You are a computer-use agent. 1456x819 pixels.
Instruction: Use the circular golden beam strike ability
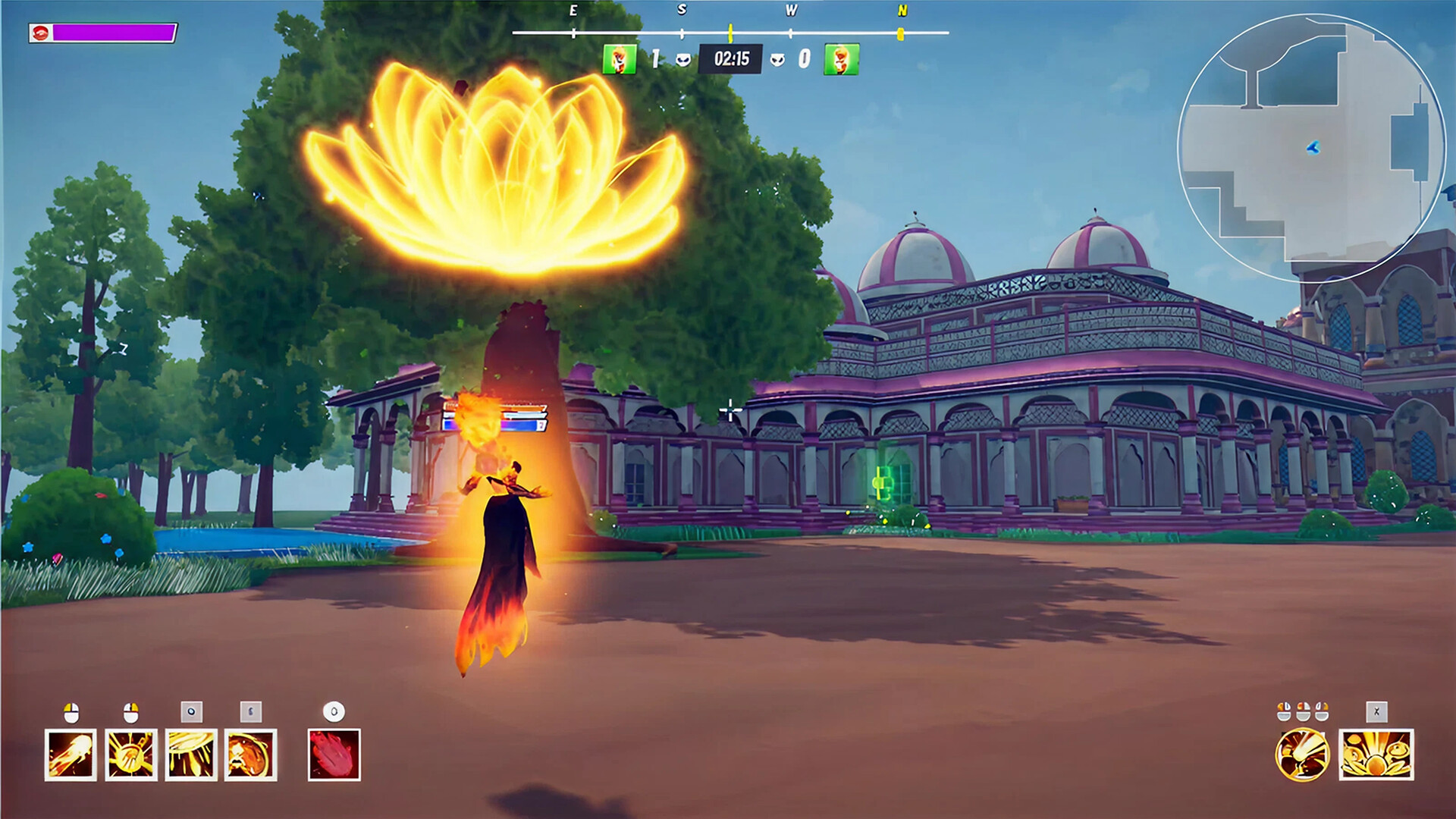(1302, 755)
